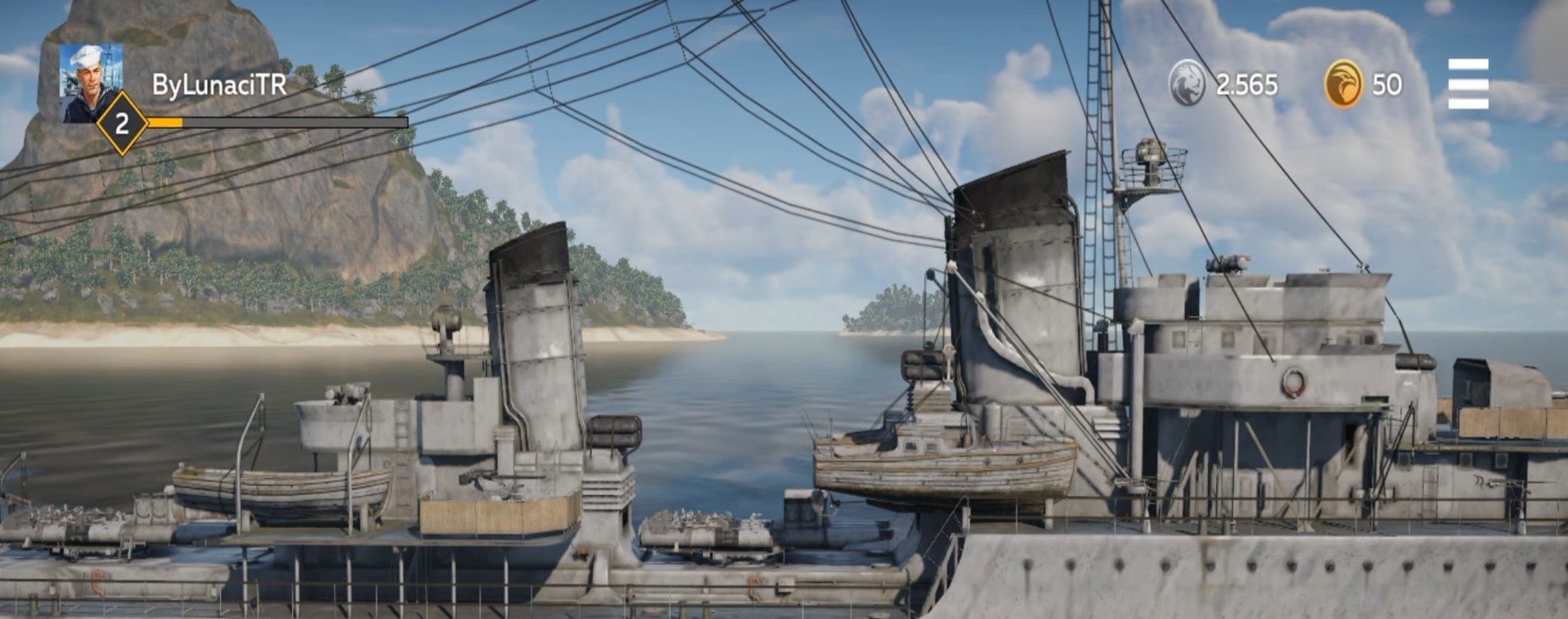Open the hamburger menu
Screen dimensions: 1568x619
[1468, 83]
